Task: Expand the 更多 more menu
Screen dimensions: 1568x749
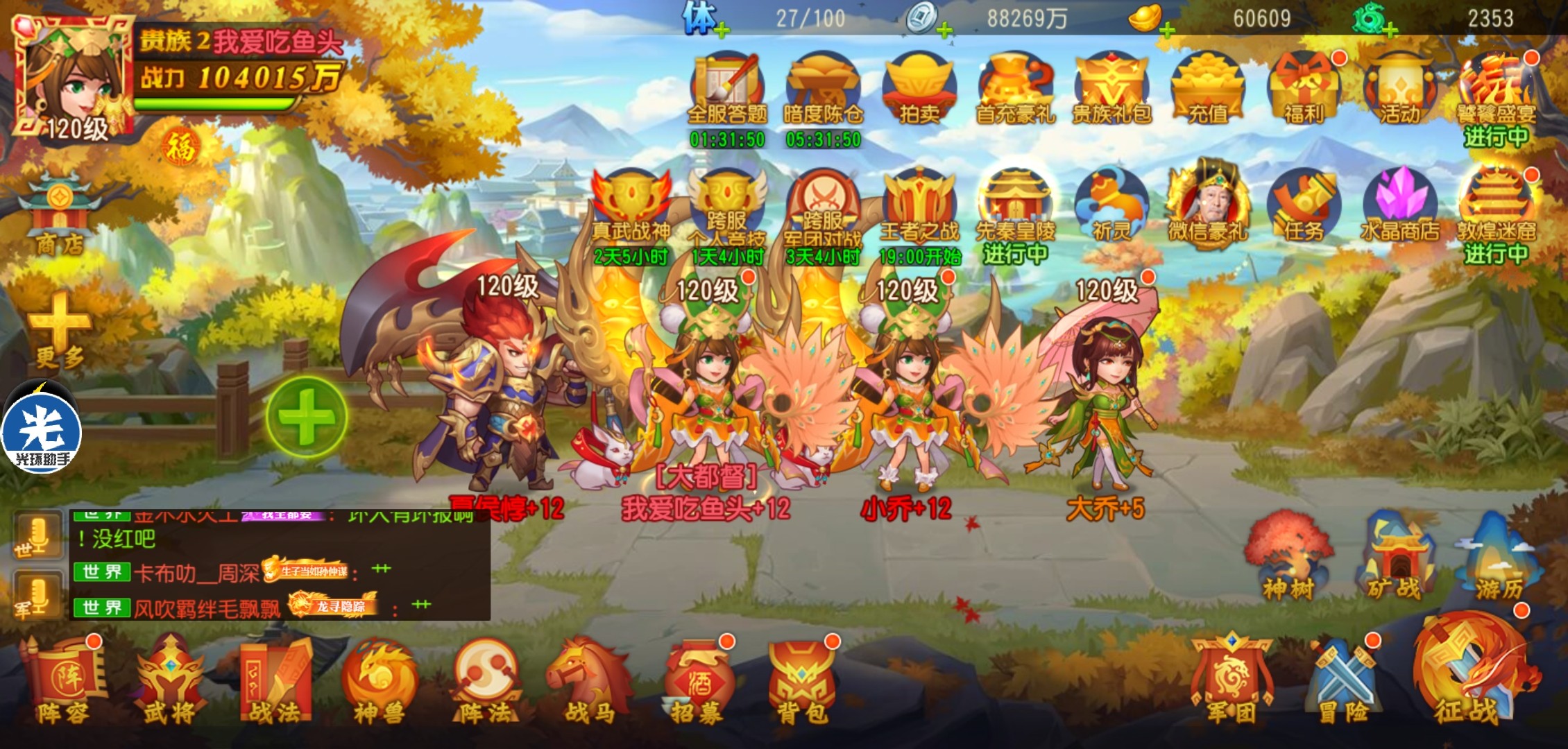Action: (x=60, y=329)
